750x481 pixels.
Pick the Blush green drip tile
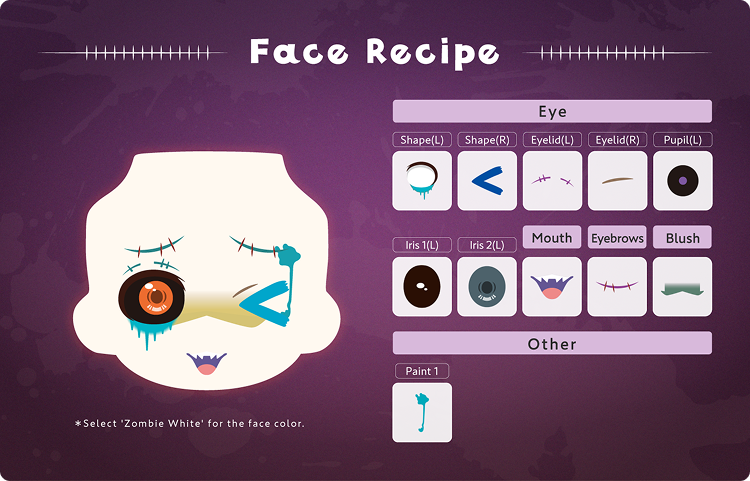pos(682,287)
